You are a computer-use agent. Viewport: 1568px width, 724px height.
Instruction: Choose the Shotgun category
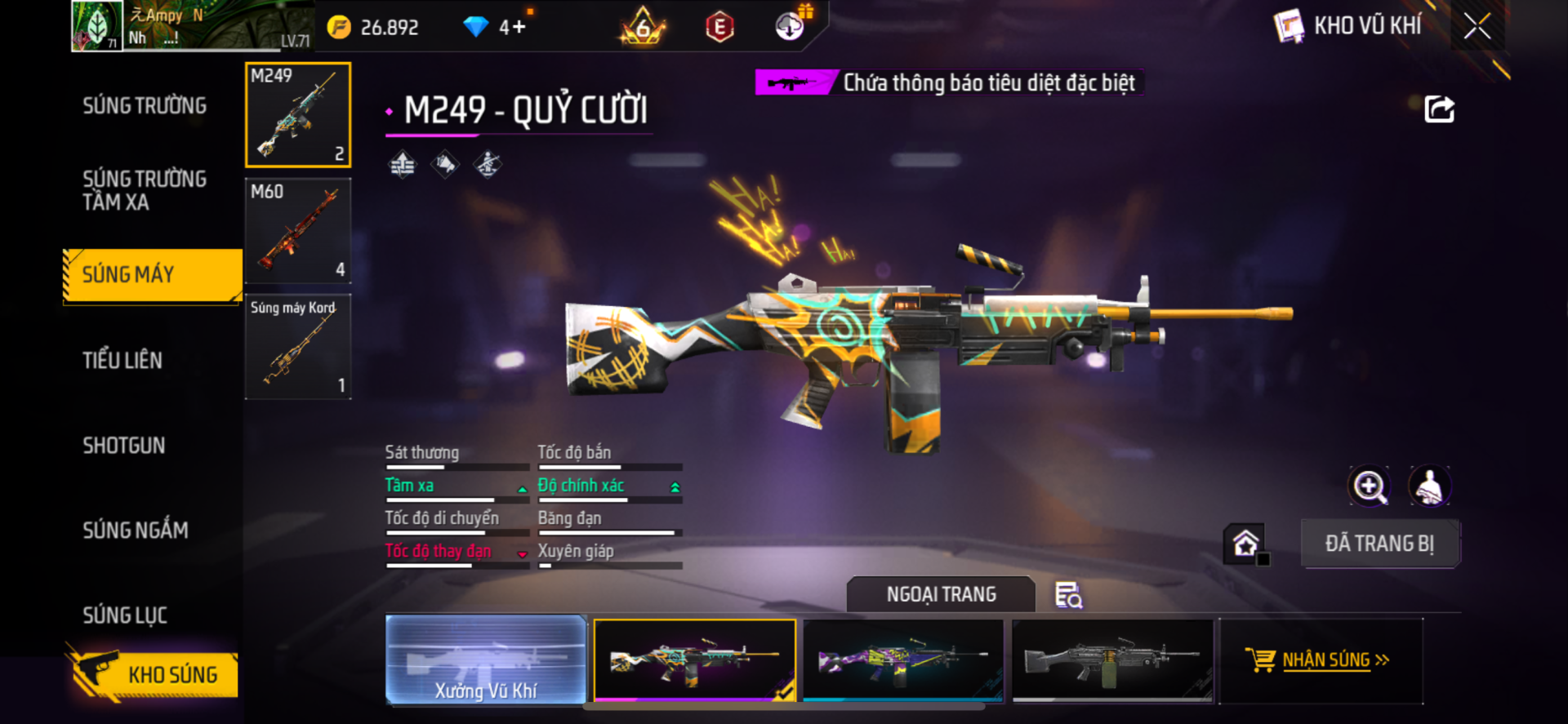click(x=124, y=446)
